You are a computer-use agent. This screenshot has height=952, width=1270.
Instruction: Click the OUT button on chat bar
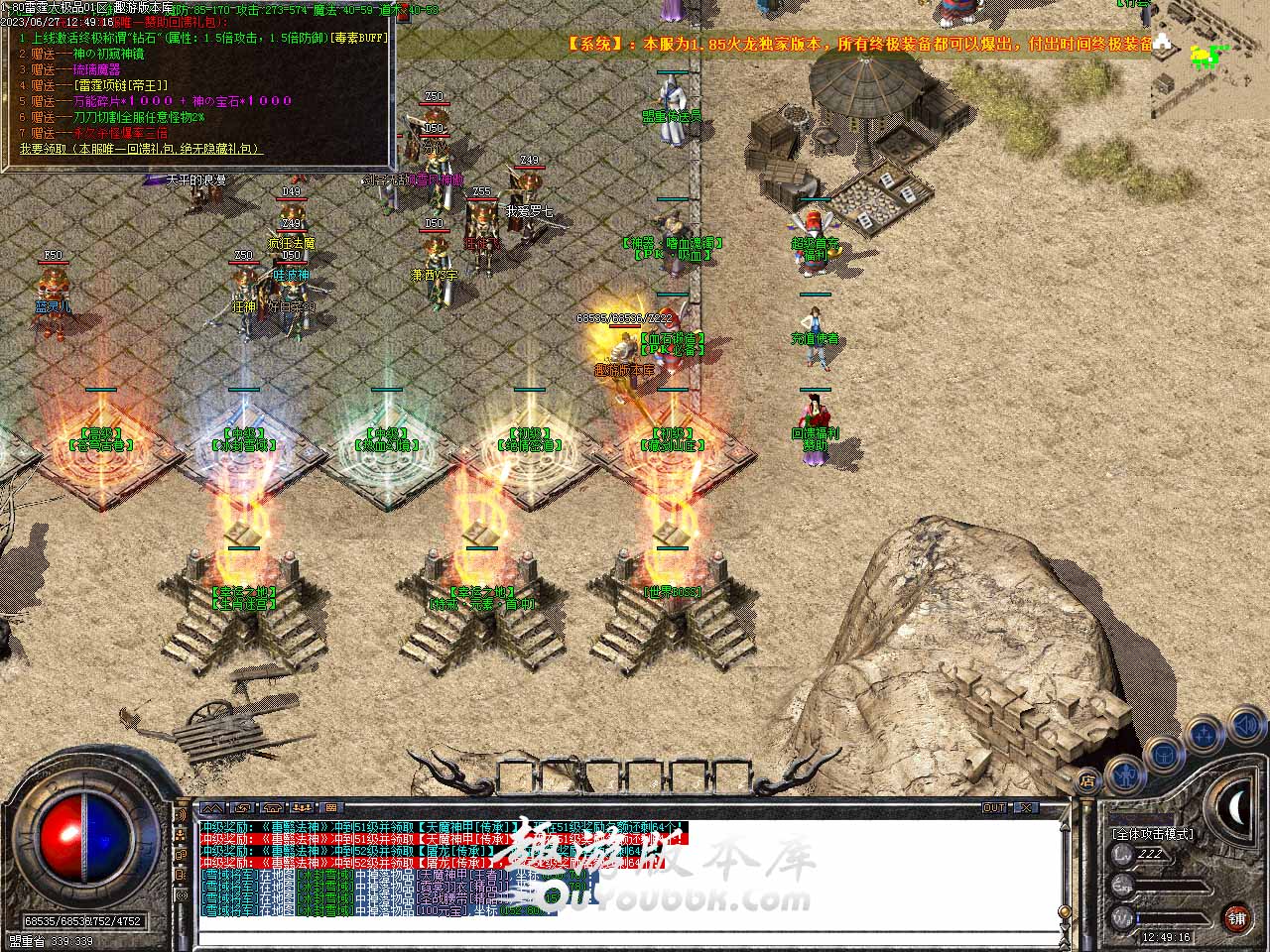(993, 808)
